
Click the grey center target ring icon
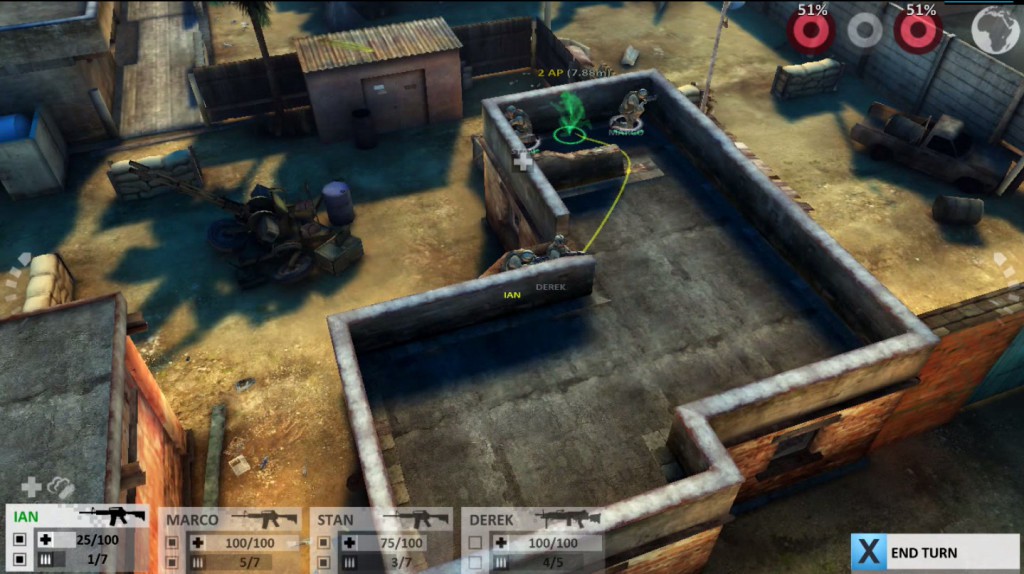(x=865, y=31)
